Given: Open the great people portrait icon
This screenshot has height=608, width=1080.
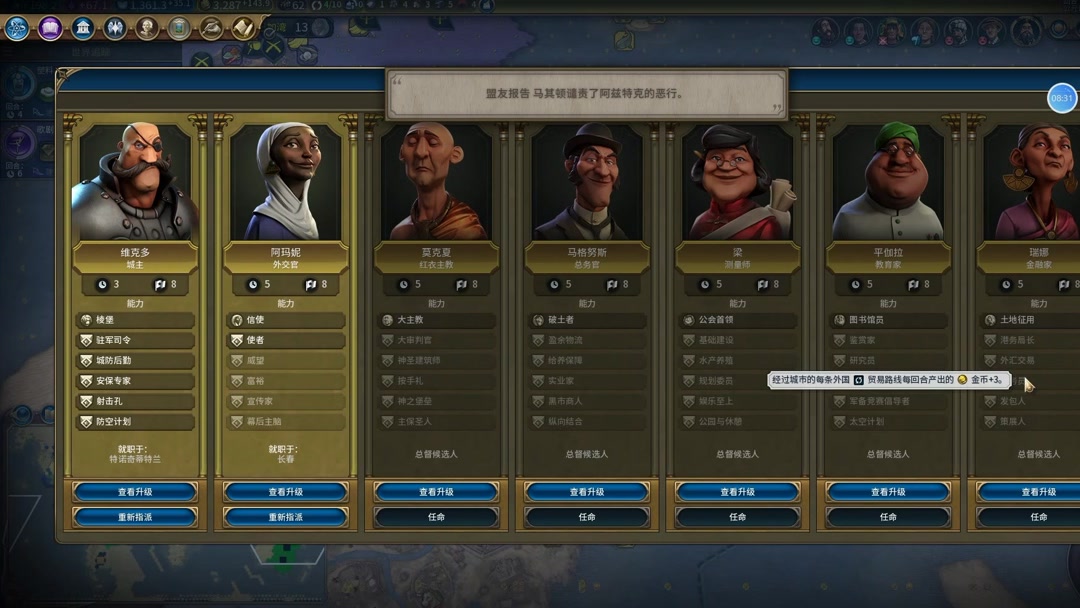Looking at the screenshot, I should [x=147, y=28].
